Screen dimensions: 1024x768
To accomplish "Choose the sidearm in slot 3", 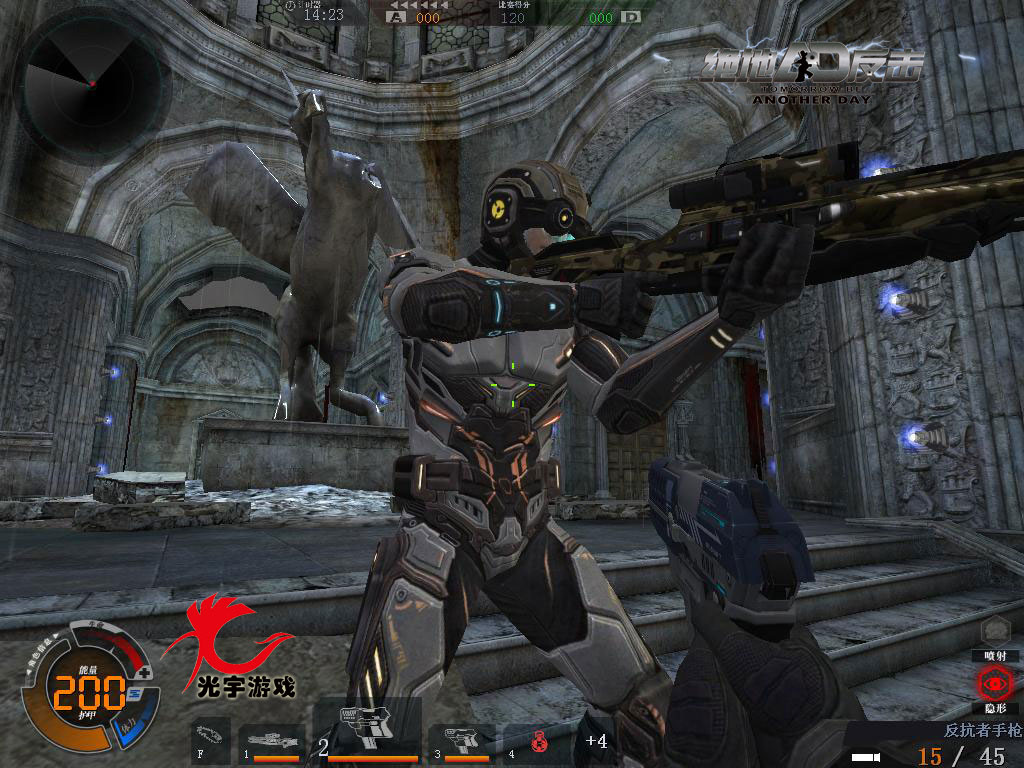I will [x=463, y=742].
